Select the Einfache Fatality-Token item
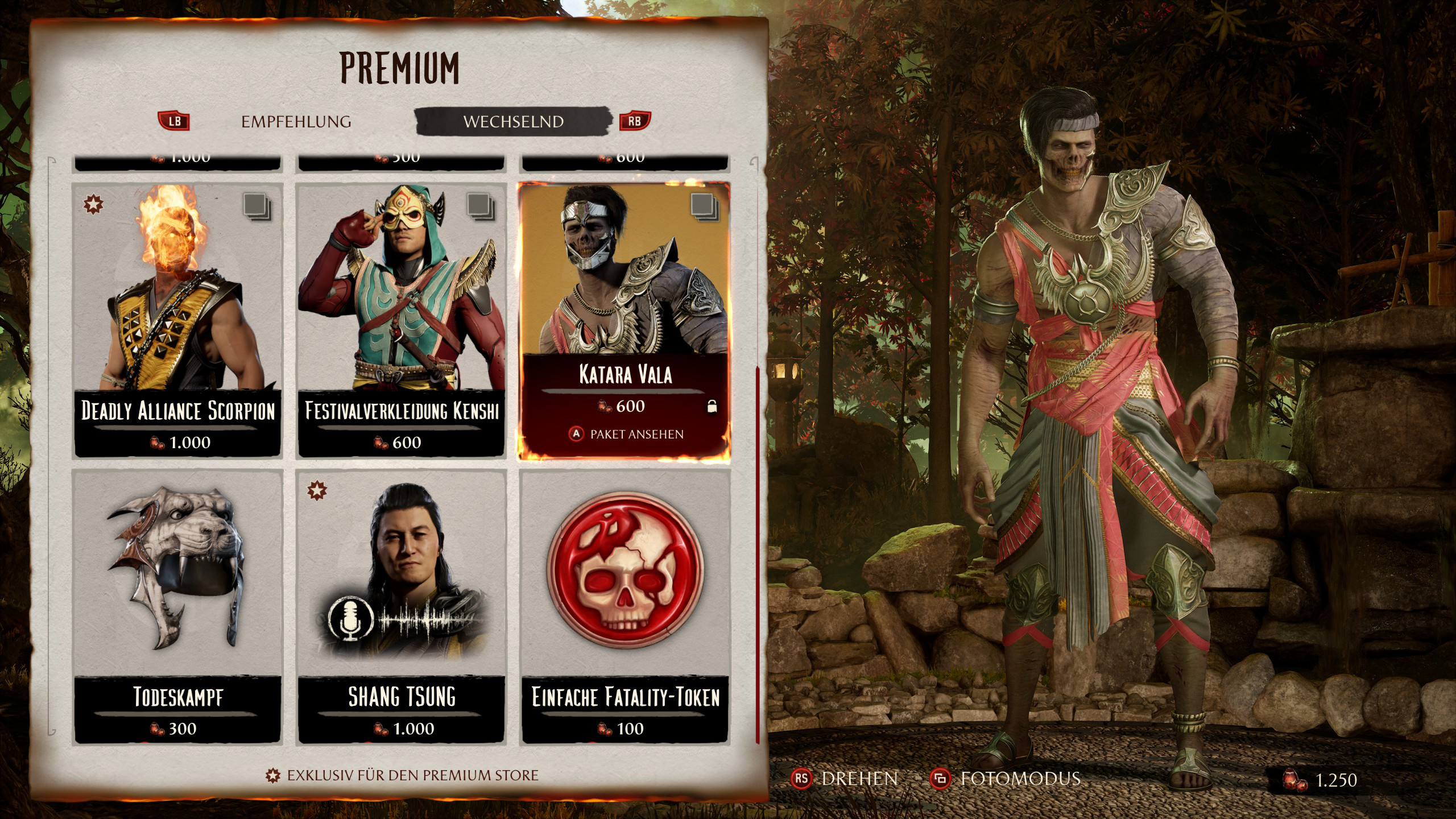Screen dimensions: 1456x819 point(624,606)
